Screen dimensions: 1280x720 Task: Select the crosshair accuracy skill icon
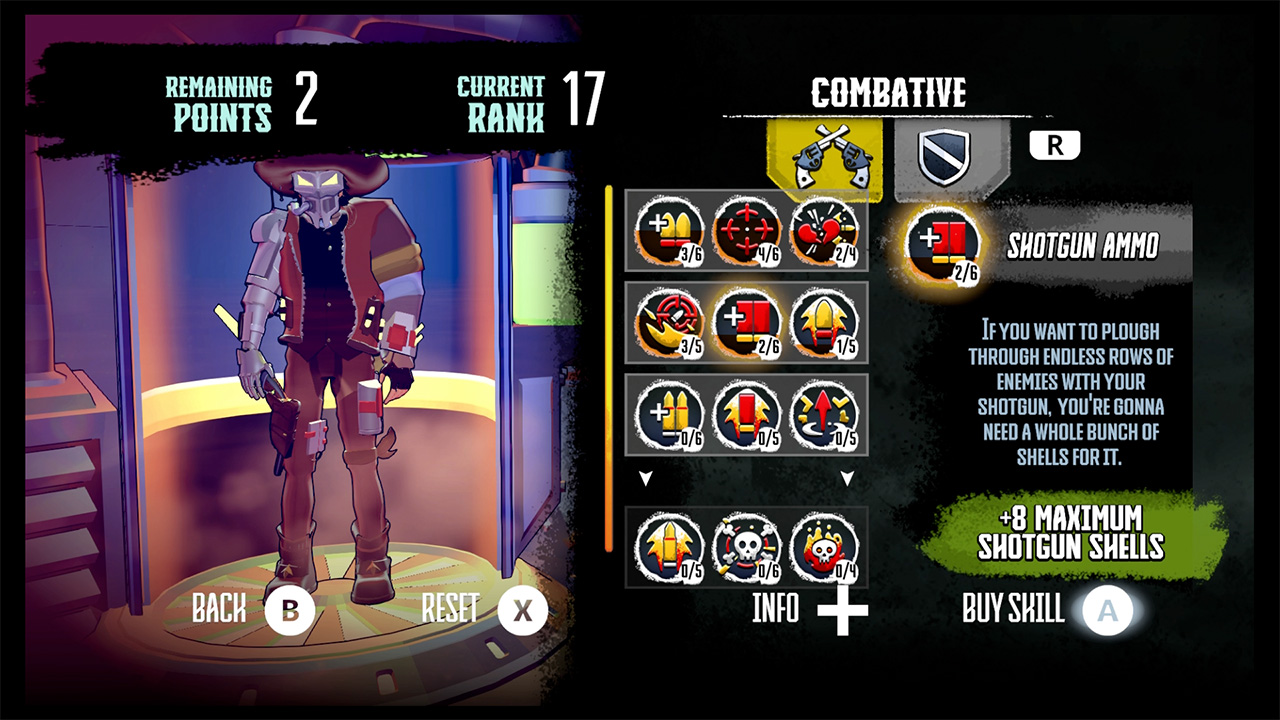click(x=746, y=232)
